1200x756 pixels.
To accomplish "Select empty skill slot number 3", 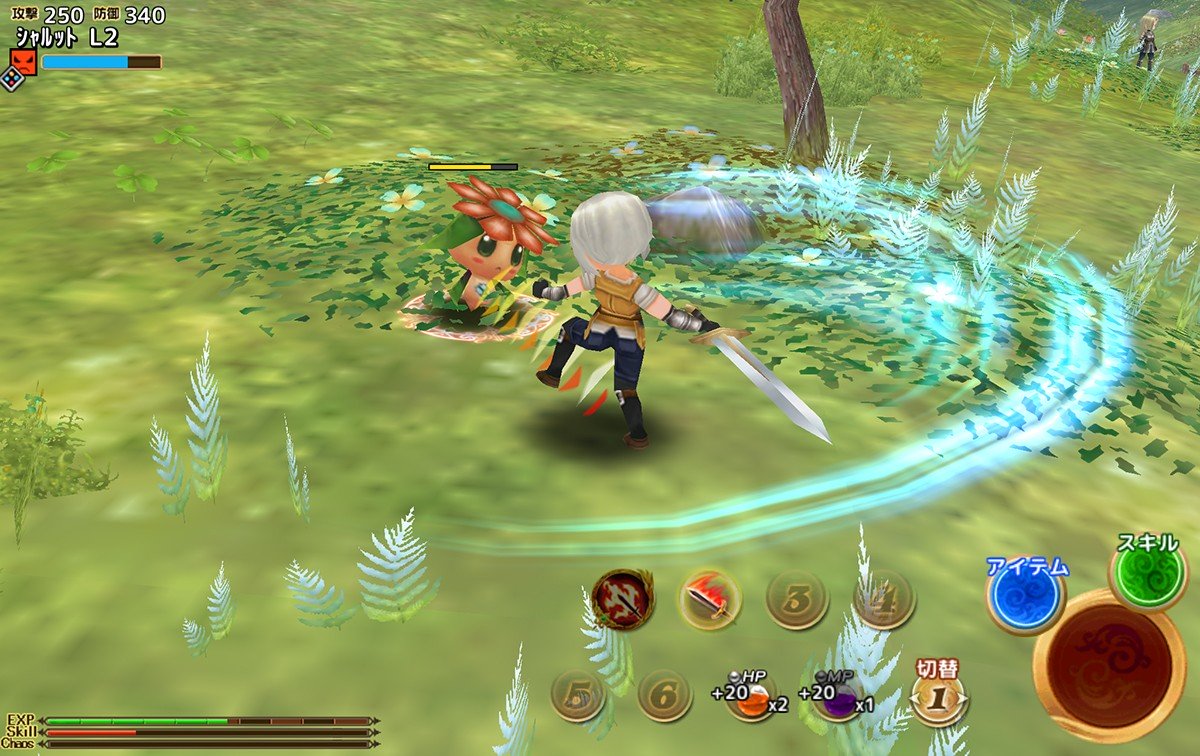I will coord(796,600).
